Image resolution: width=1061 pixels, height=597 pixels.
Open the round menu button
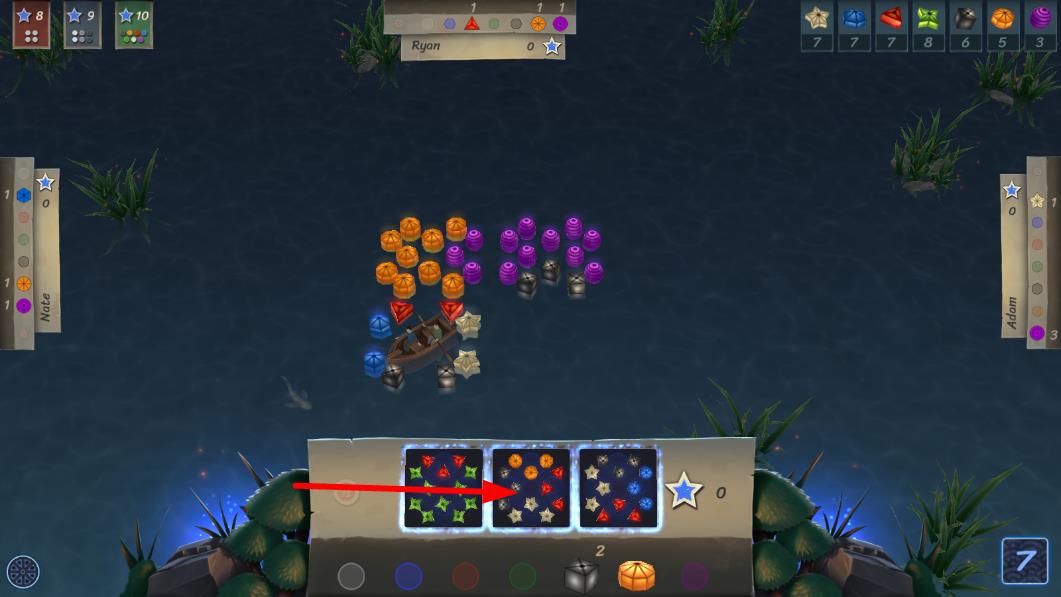22,572
